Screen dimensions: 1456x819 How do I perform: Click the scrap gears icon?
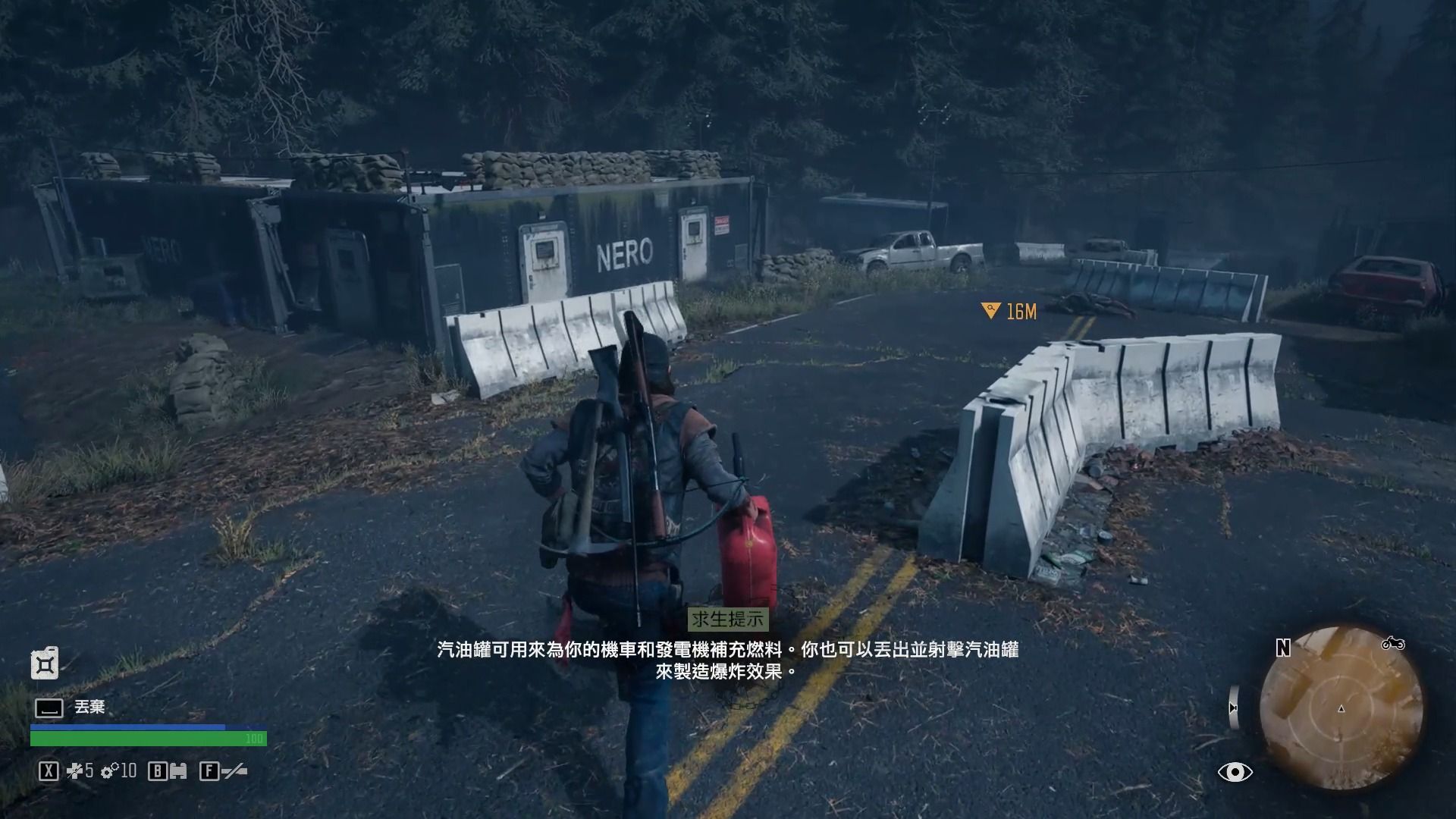(110, 772)
